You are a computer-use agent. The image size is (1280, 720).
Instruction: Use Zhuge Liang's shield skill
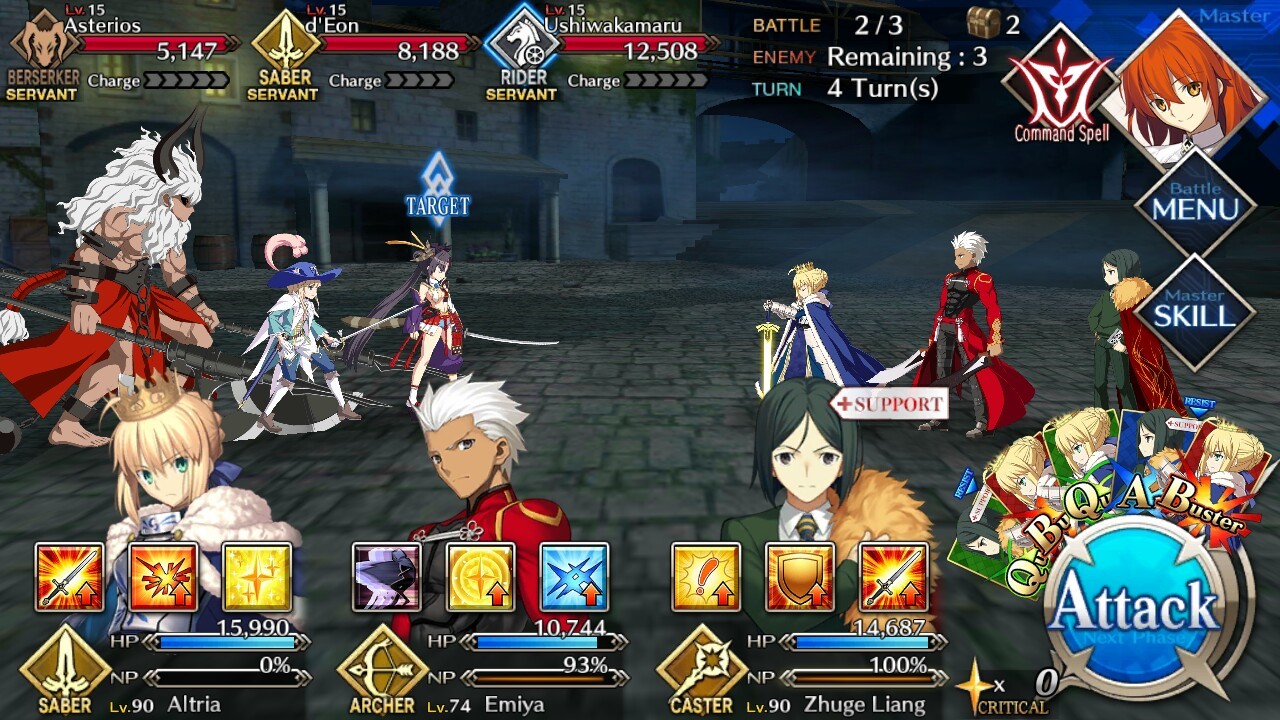coord(799,577)
